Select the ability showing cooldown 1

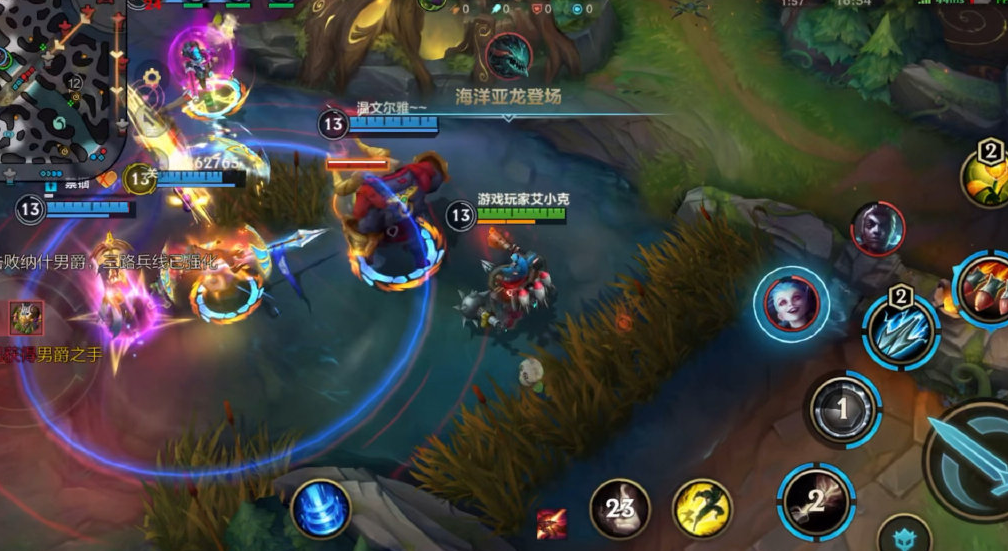click(842, 408)
